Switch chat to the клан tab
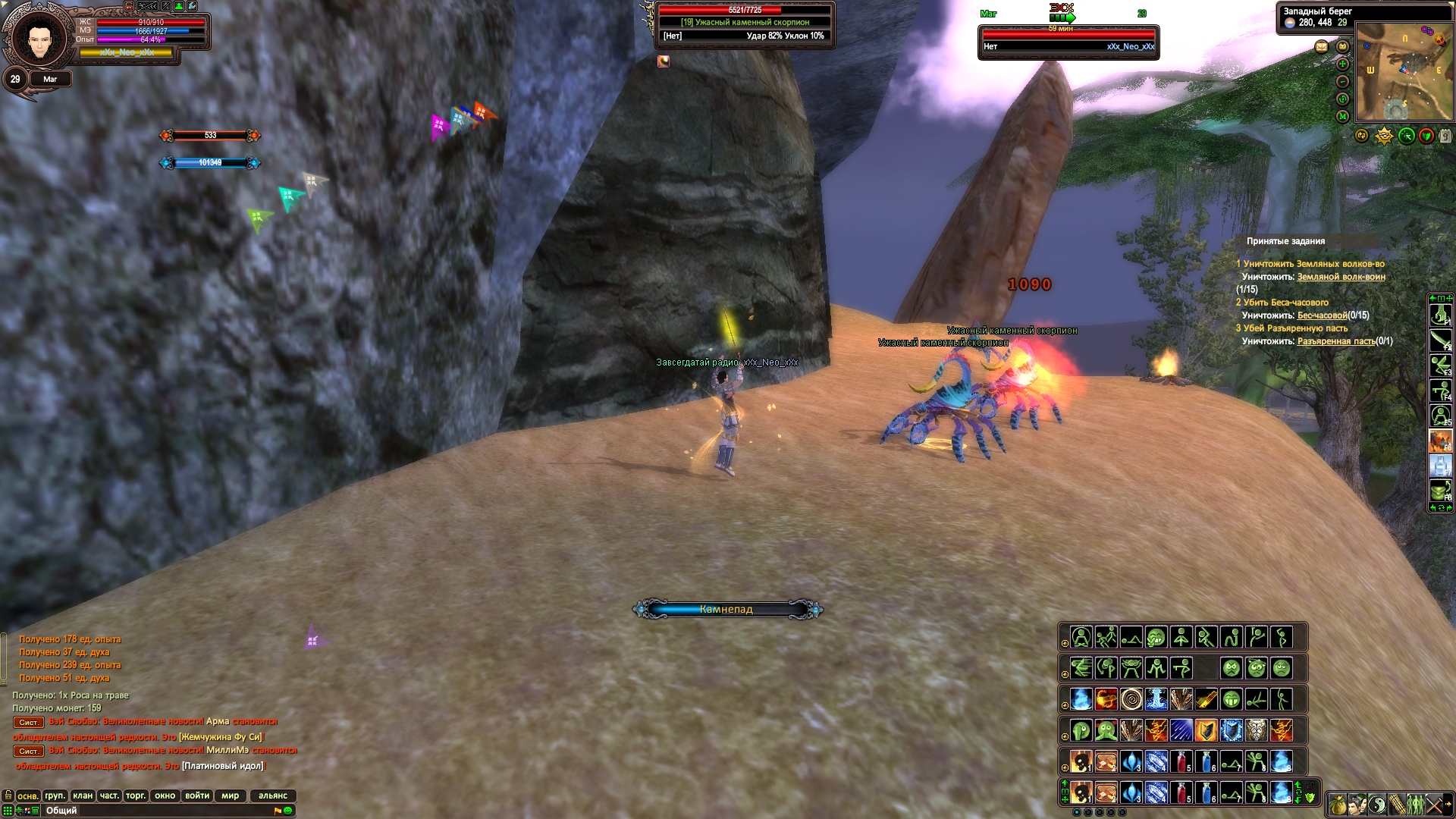The image size is (1456, 819). pyautogui.click(x=83, y=795)
